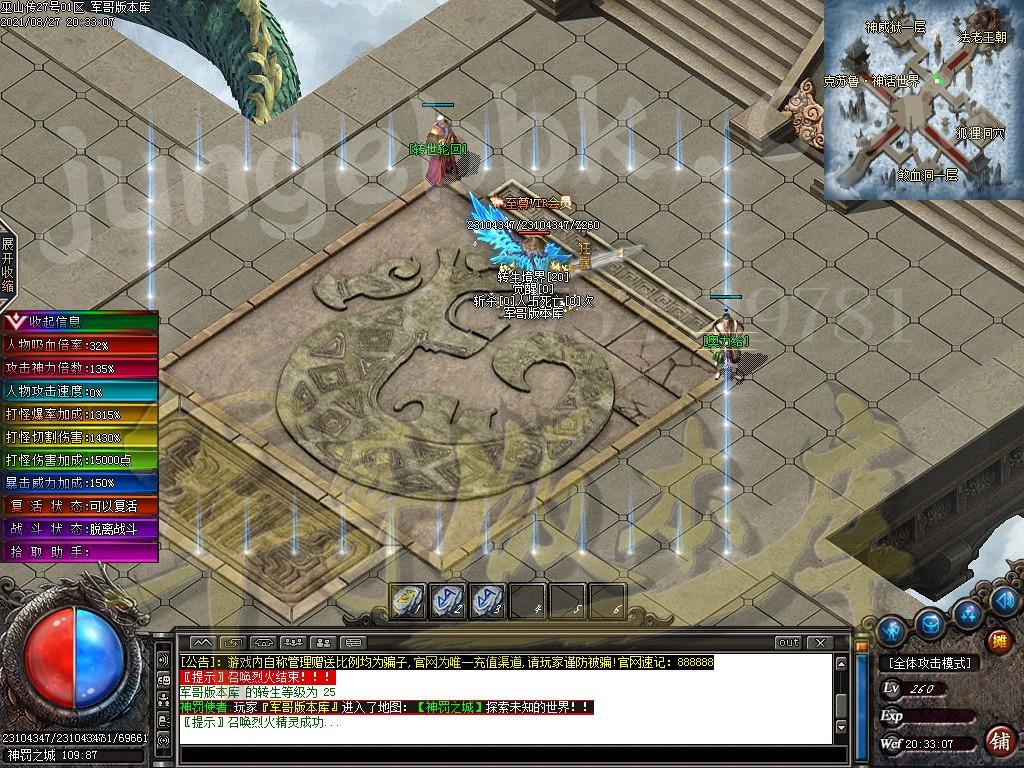This screenshot has width=1024, height=768.
Task: Open the 摊 stall button
Action: (997, 641)
